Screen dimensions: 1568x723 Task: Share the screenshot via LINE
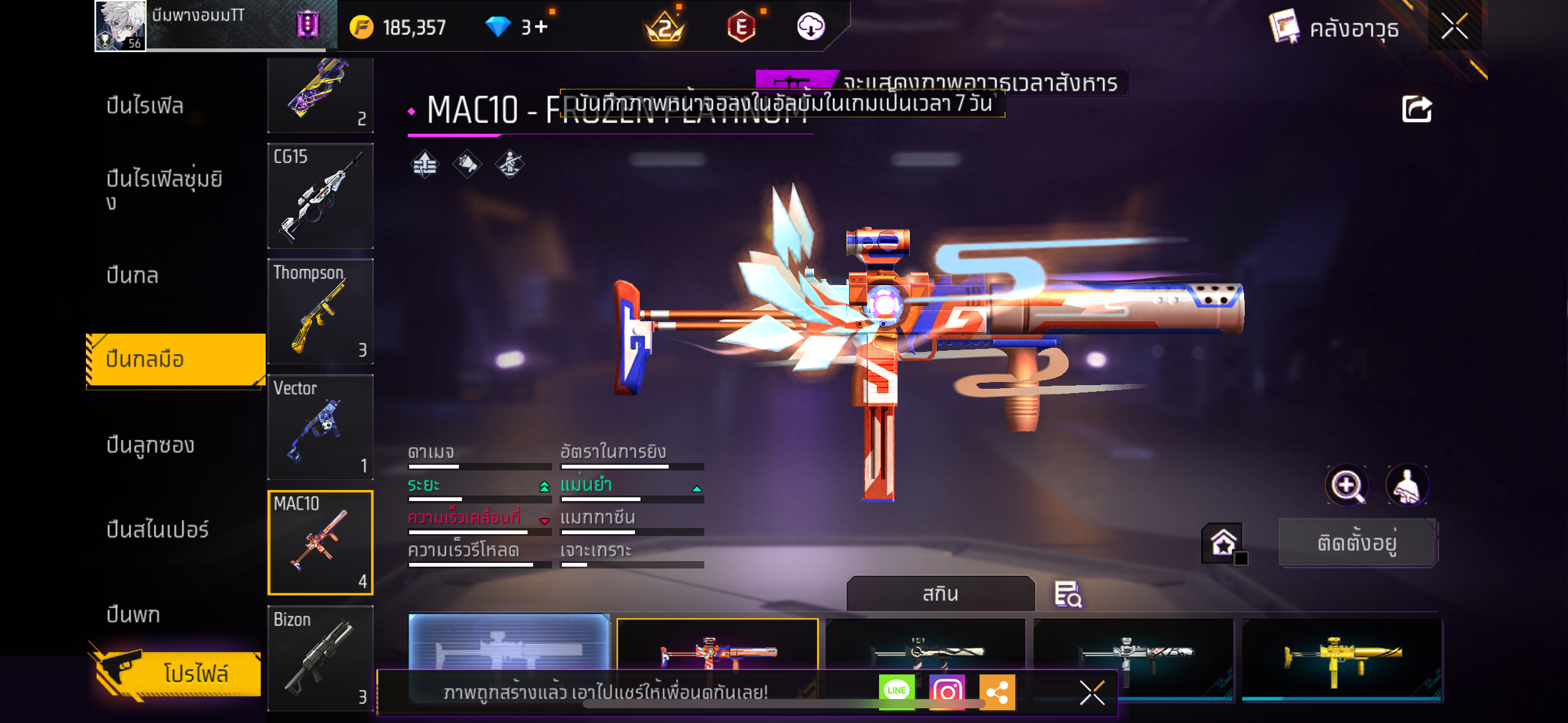coord(896,691)
